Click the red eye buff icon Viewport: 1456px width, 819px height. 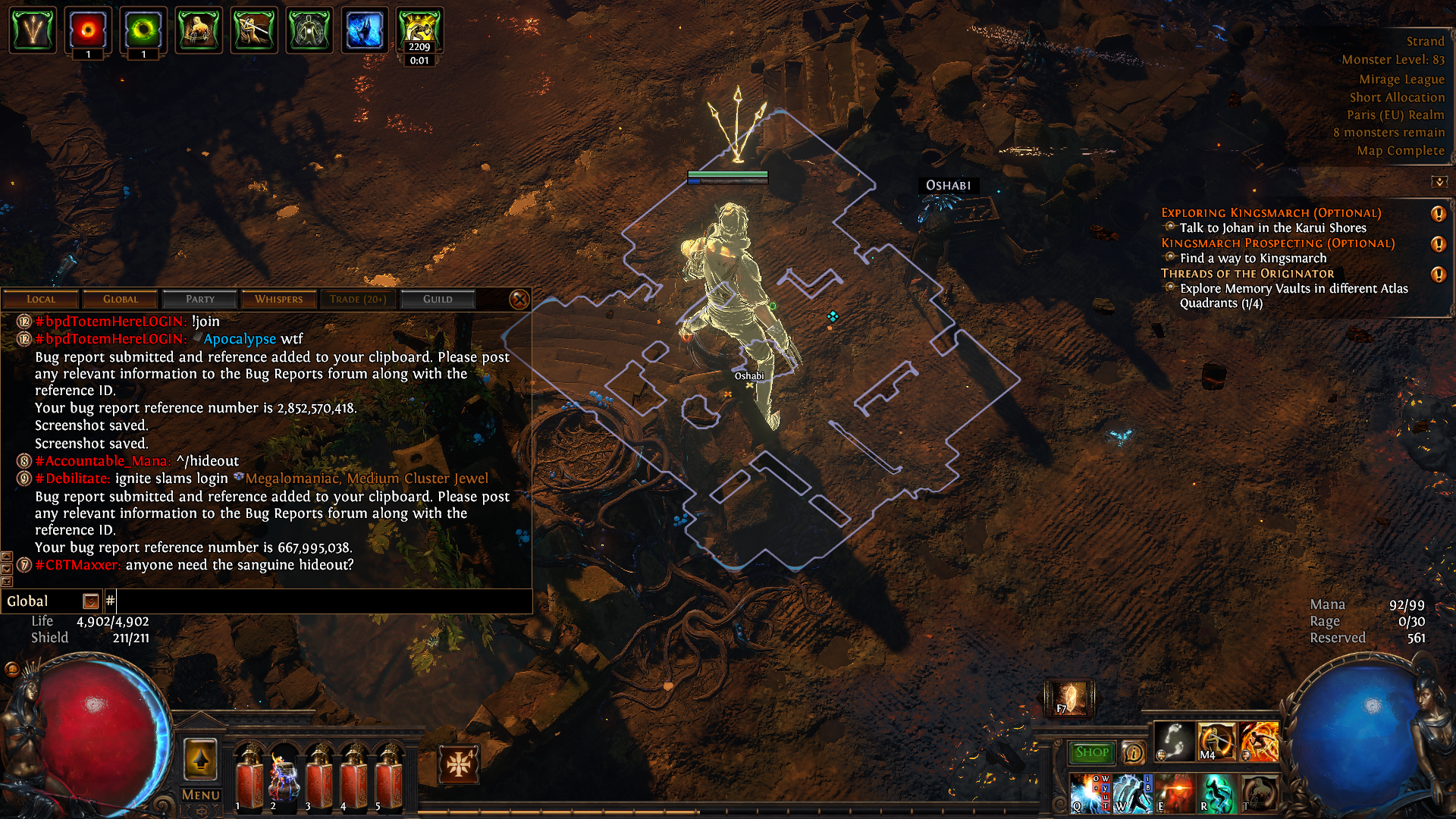[x=88, y=30]
